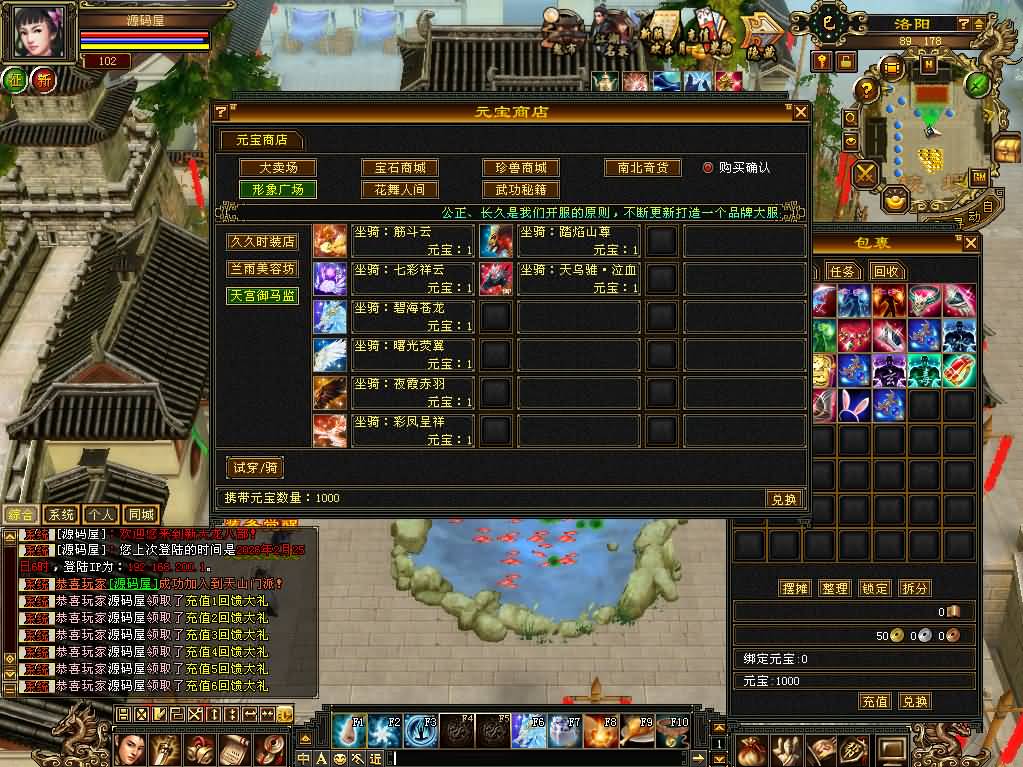Click the 整理 button to sort the bag

coord(834,588)
